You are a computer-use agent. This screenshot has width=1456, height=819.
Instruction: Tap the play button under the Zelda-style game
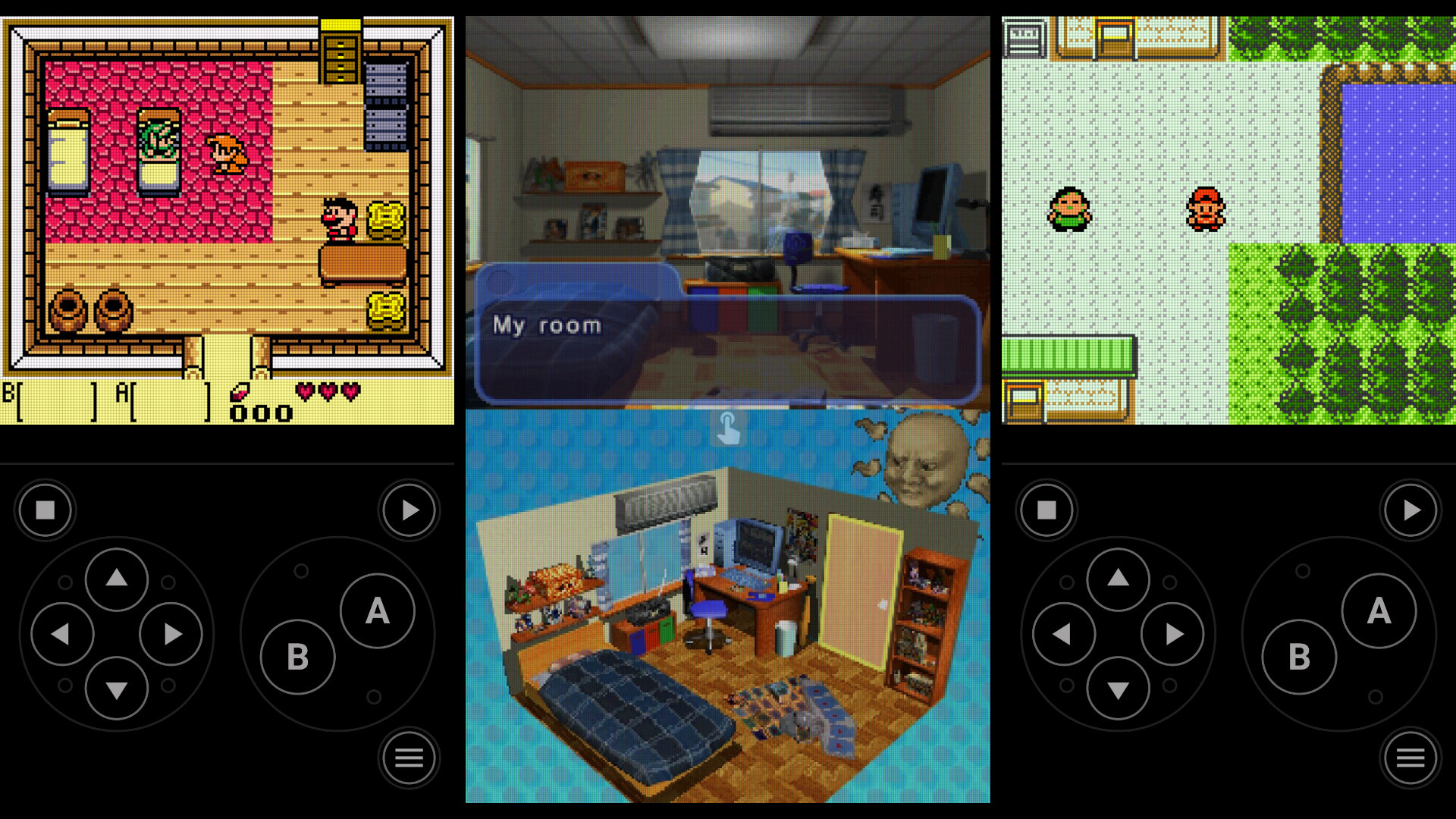point(409,510)
